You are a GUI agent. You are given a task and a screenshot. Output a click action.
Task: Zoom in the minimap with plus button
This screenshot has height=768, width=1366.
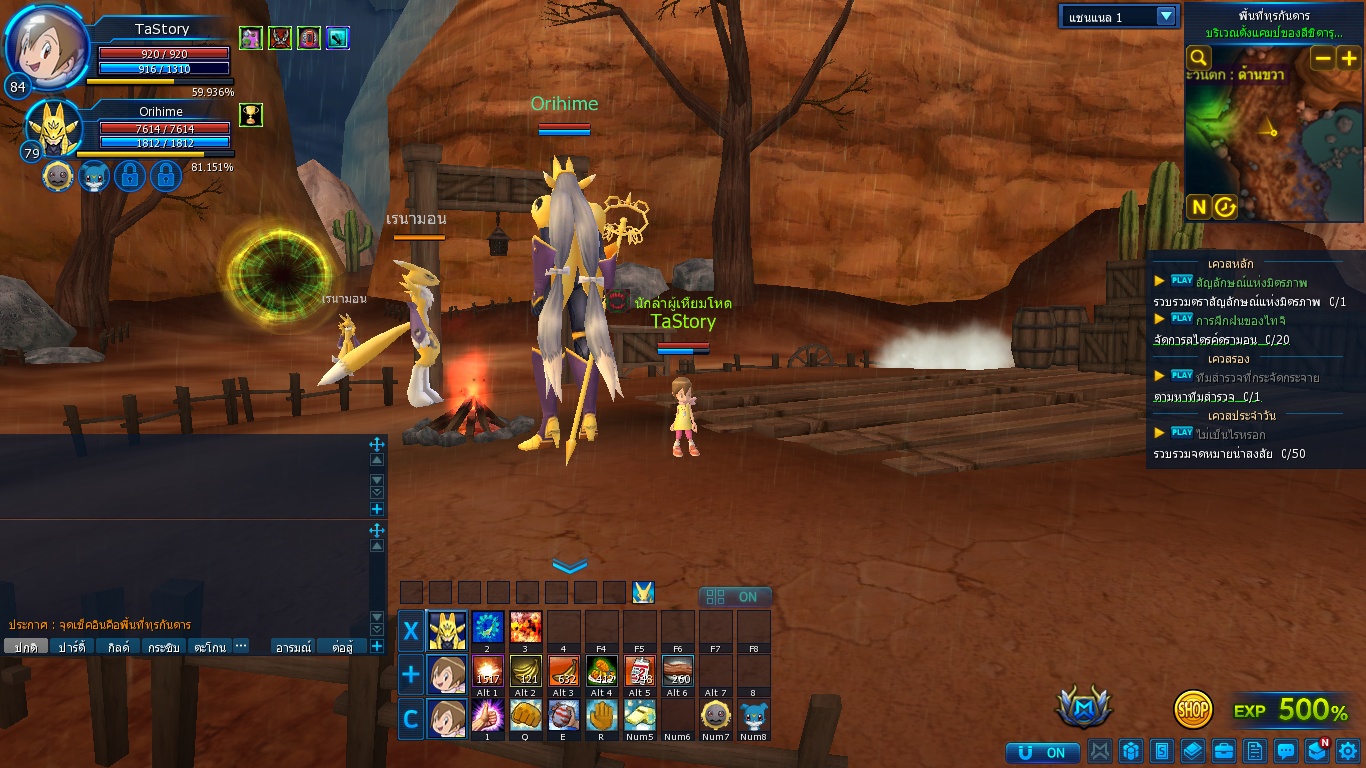tap(1349, 58)
